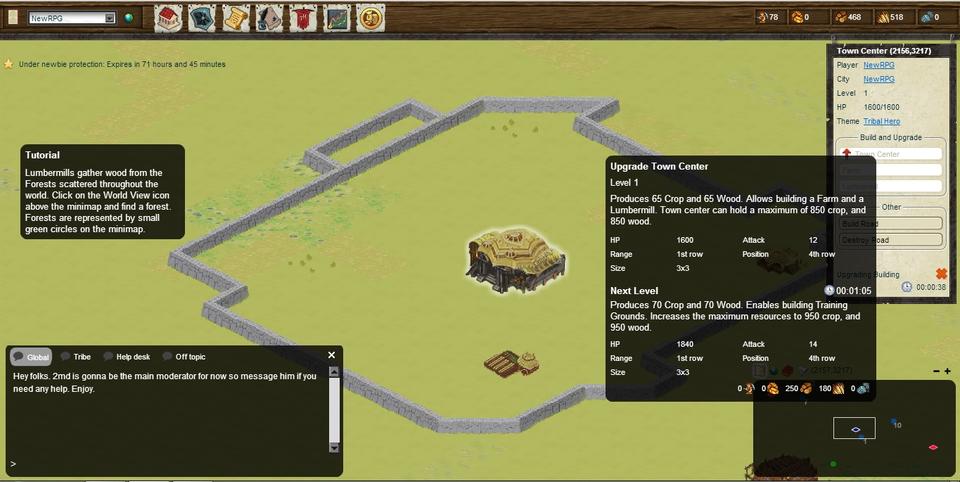The width and height of the screenshot is (960, 482).
Task: Choose the Destroy Road action
Action: point(890,240)
